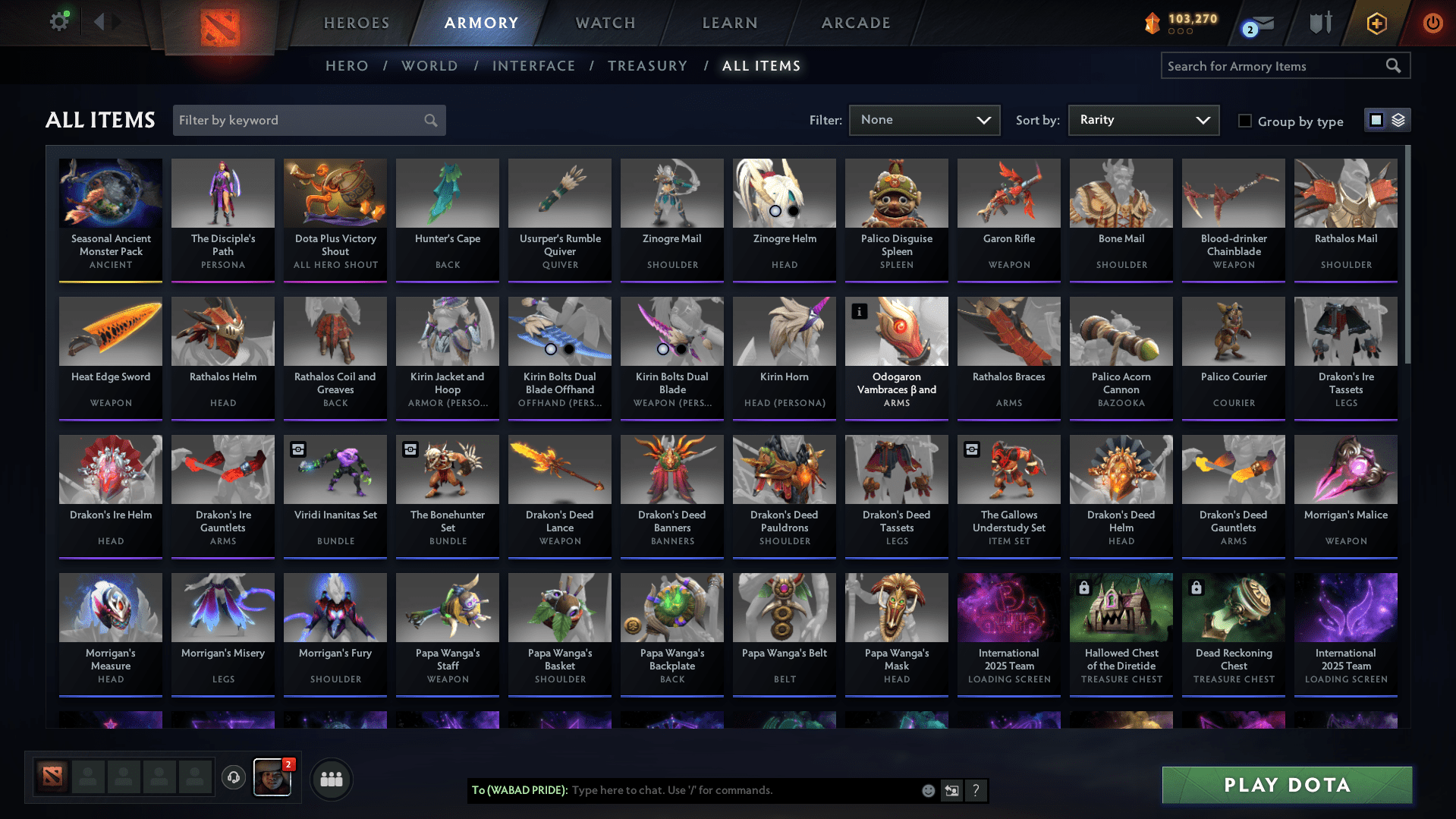Open the settings gear icon

pyautogui.click(x=59, y=20)
